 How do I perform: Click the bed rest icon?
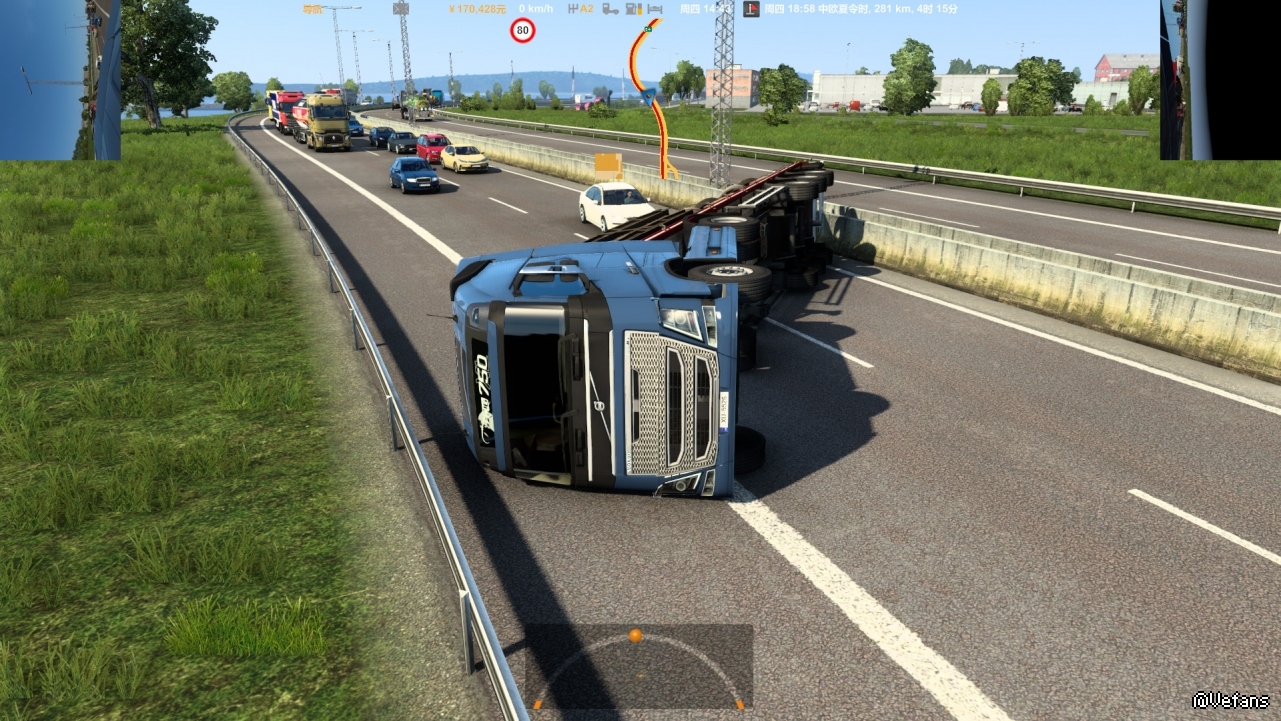[656, 9]
